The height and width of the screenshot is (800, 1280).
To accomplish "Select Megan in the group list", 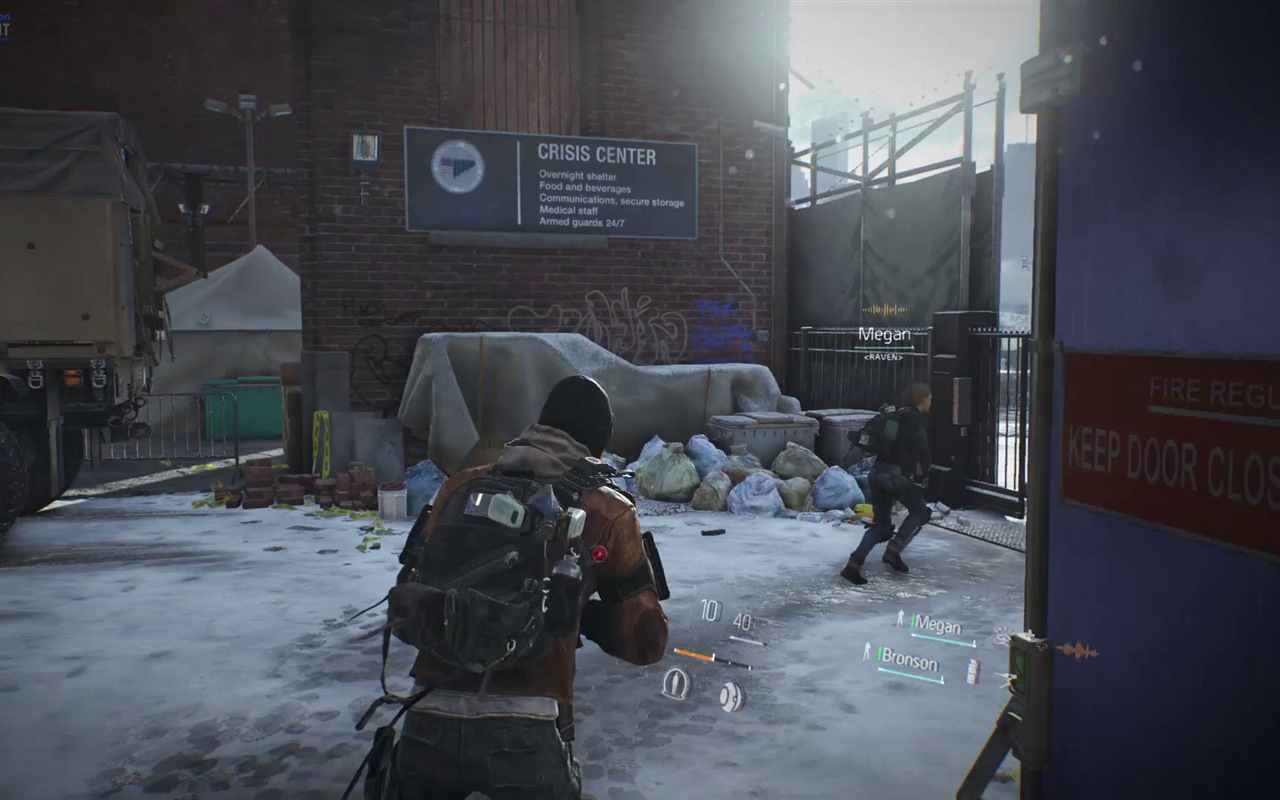I will click(x=937, y=627).
